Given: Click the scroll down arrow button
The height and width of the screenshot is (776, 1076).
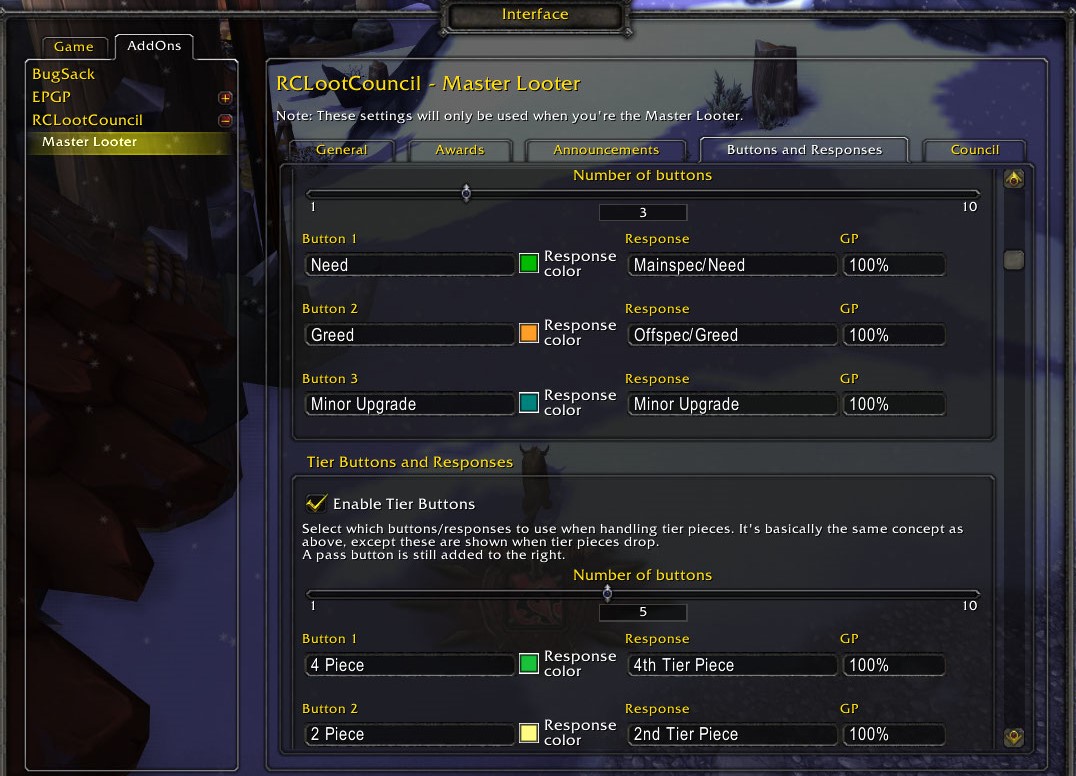Looking at the screenshot, I should click(1013, 738).
